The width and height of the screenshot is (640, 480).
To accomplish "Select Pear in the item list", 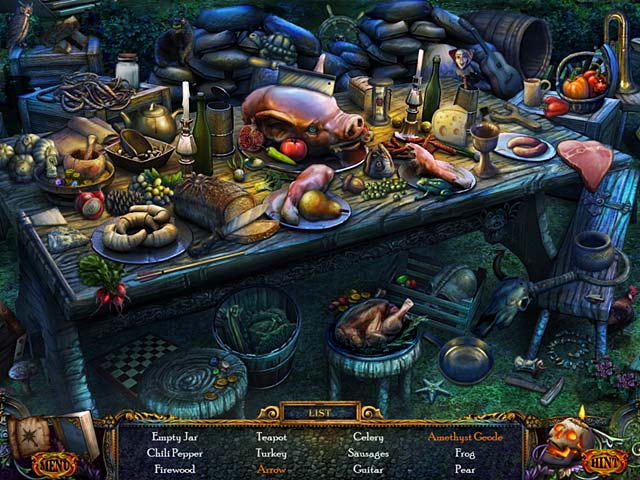I will click(465, 468).
